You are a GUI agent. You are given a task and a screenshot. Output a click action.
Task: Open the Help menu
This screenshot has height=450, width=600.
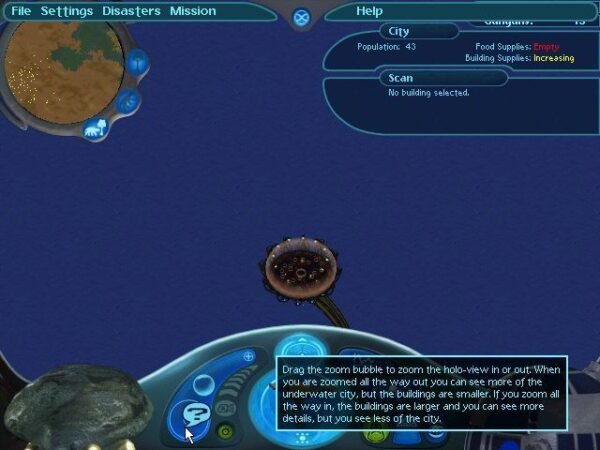[x=369, y=11]
